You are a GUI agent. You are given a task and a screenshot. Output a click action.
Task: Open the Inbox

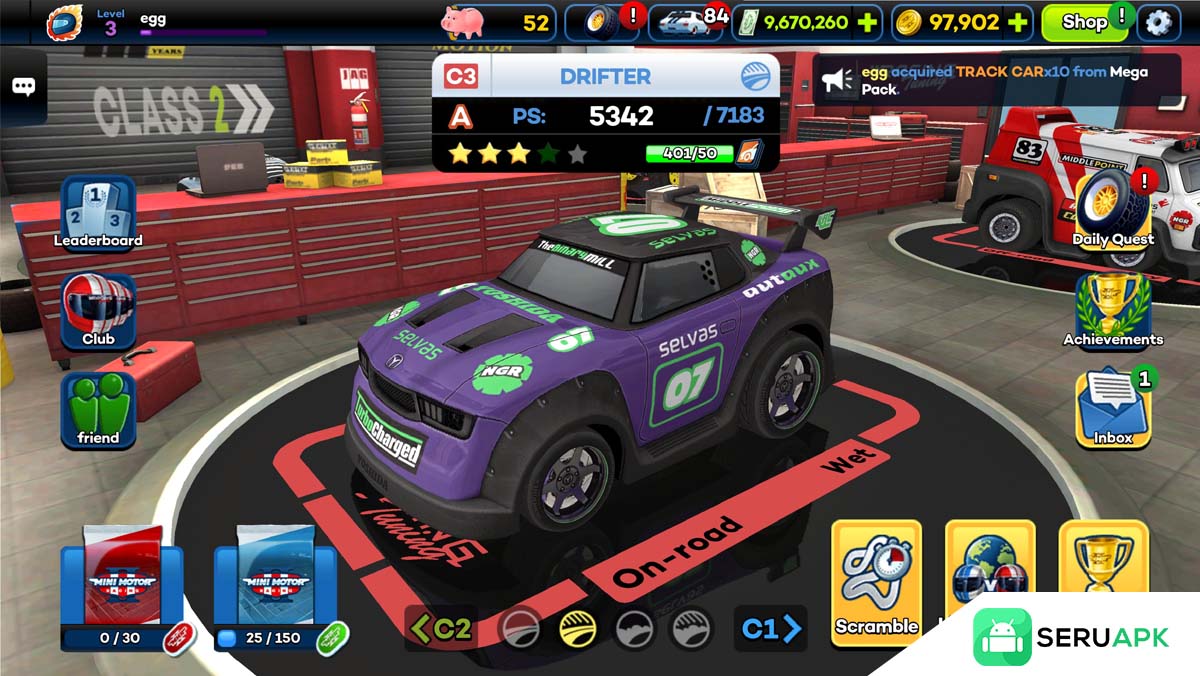coord(1113,408)
